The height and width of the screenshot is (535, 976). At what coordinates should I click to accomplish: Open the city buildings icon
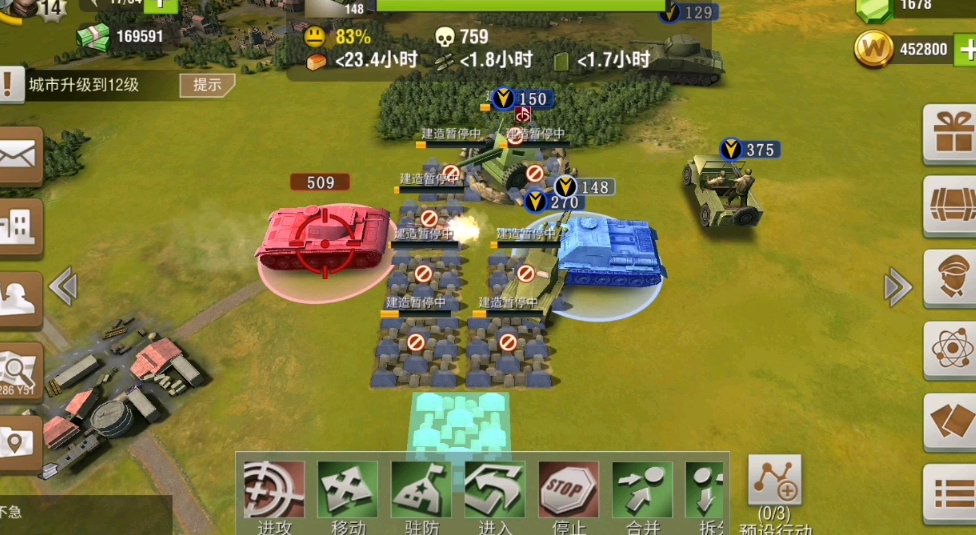point(20,229)
